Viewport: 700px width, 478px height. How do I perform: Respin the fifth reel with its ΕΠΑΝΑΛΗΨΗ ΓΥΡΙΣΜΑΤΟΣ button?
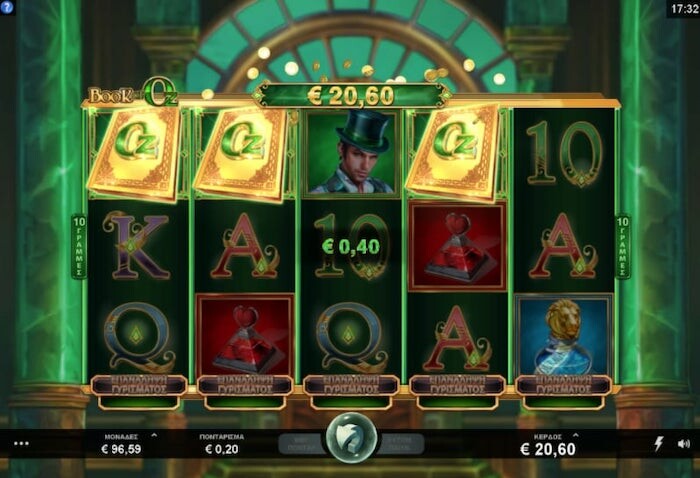click(x=563, y=385)
